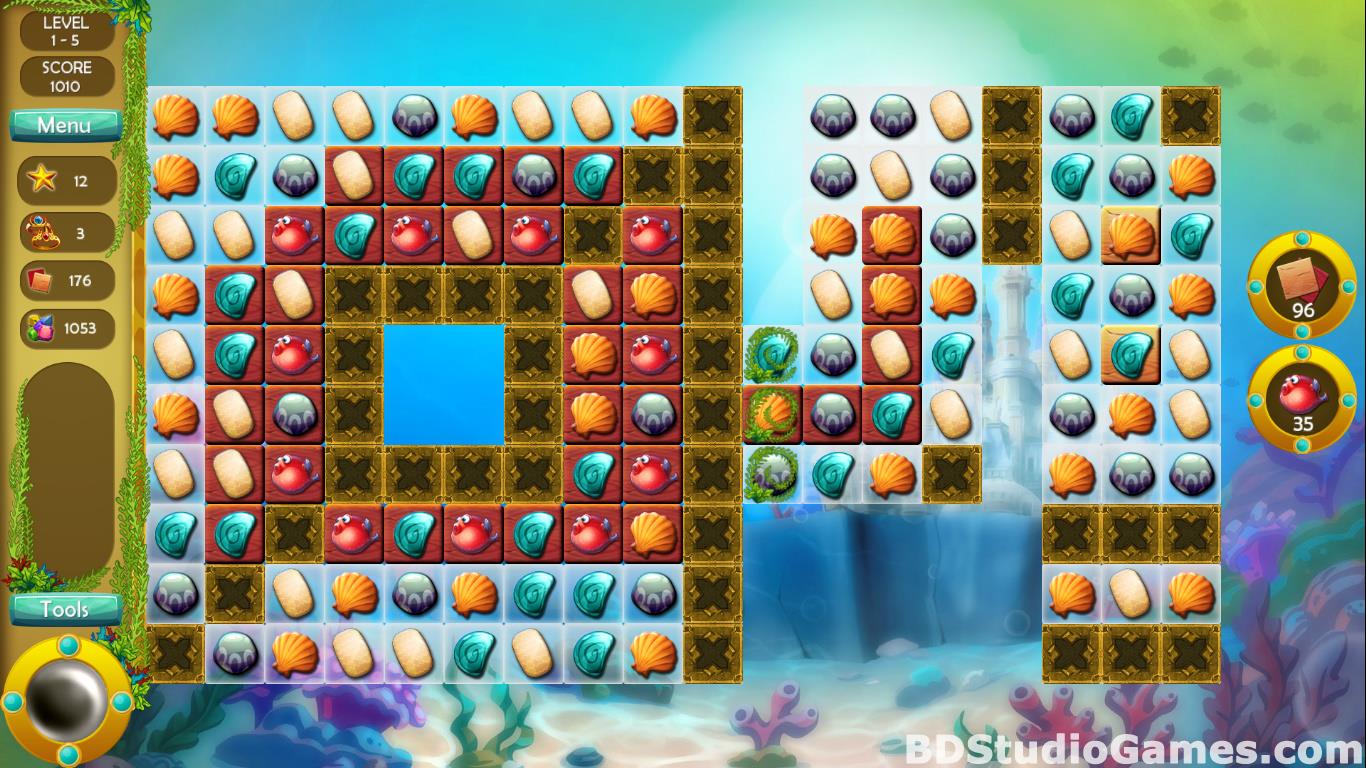Select the seaweed-wrapped orange scallop tile

click(771, 413)
